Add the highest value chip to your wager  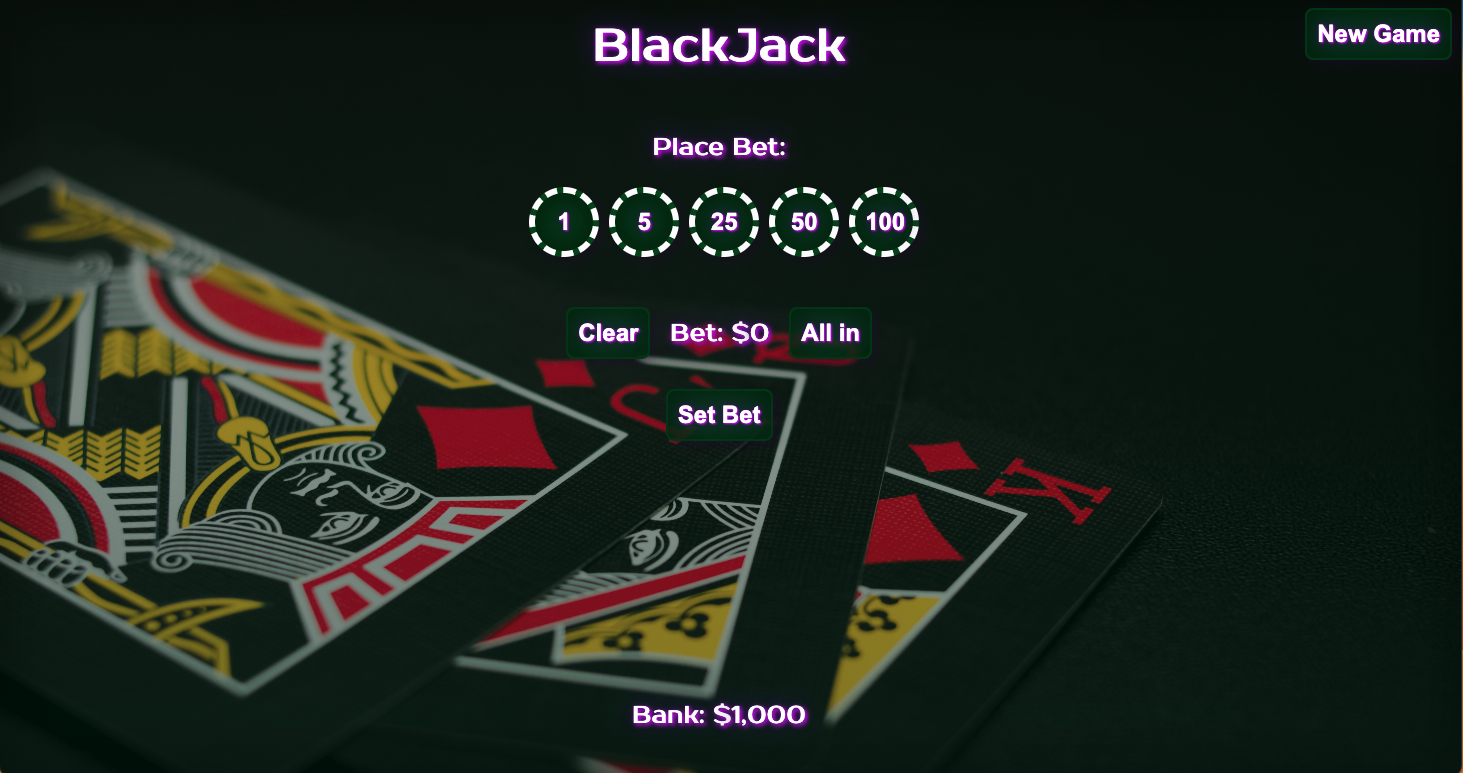(884, 222)
